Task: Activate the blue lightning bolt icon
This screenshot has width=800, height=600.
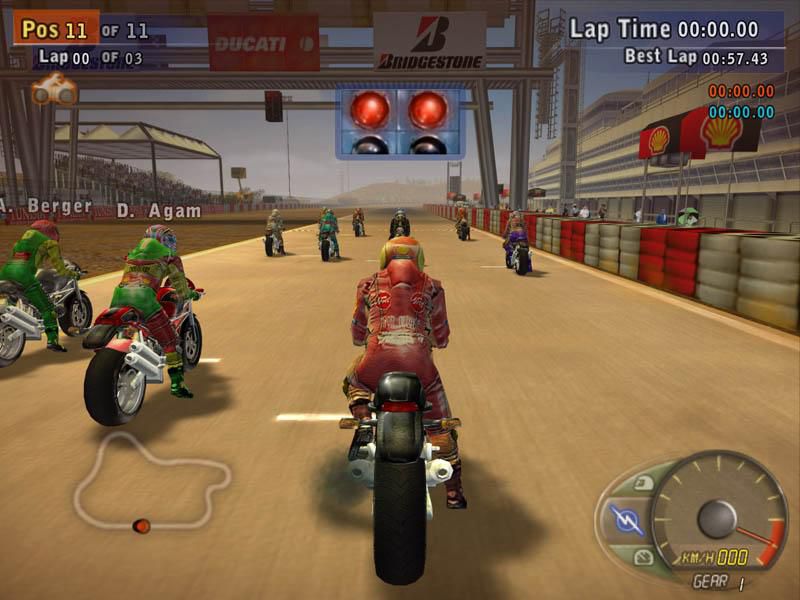Action: pyautogui.click(x=627, y=519)
